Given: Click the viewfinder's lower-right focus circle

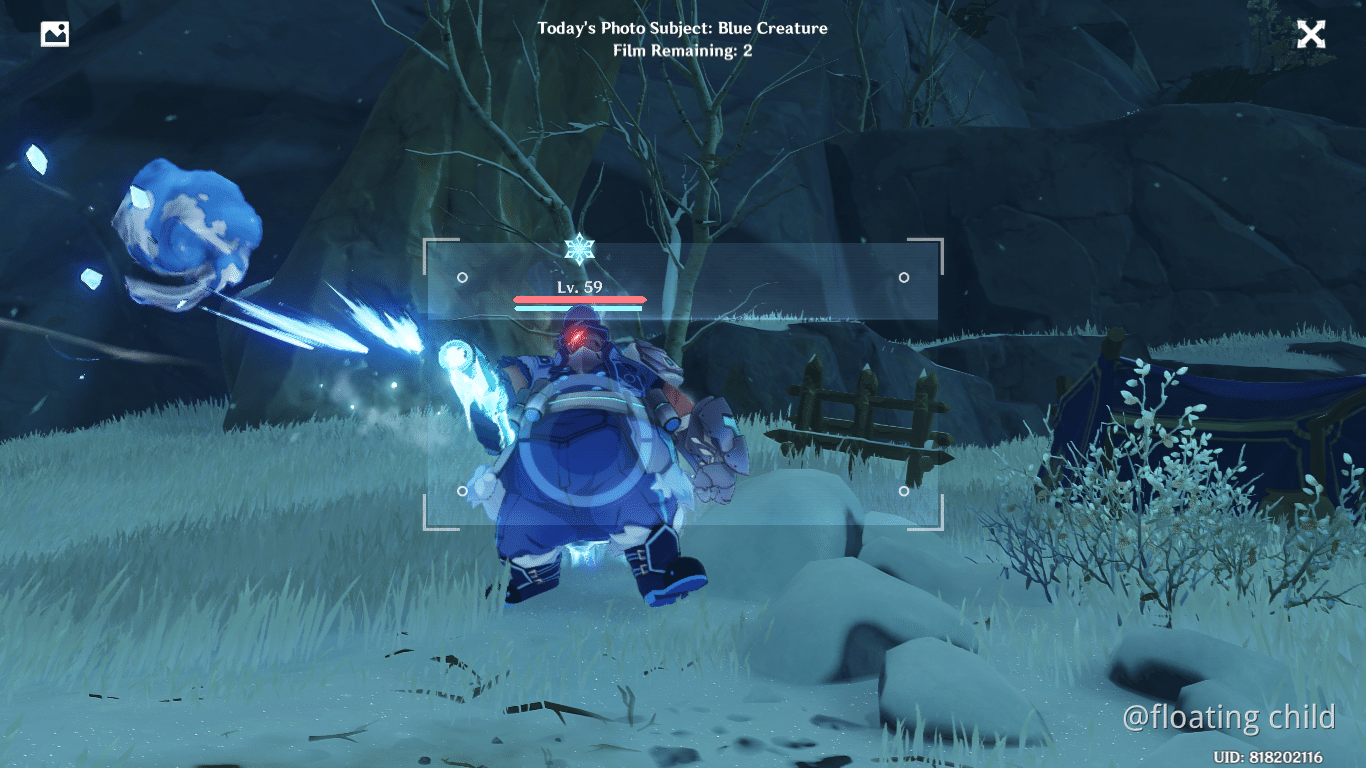Looking at the screenshot, I should pyautogui.click(x=905, y=491).
